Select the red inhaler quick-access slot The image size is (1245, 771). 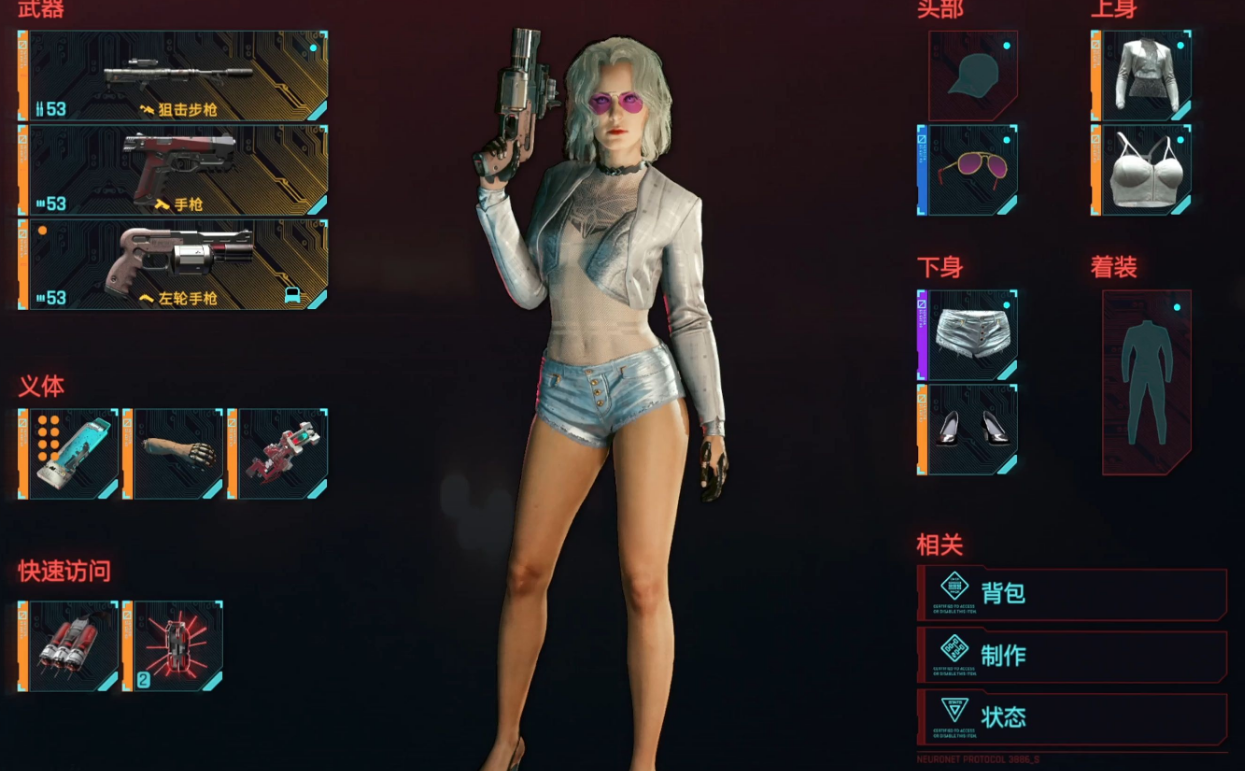(70, 646)
